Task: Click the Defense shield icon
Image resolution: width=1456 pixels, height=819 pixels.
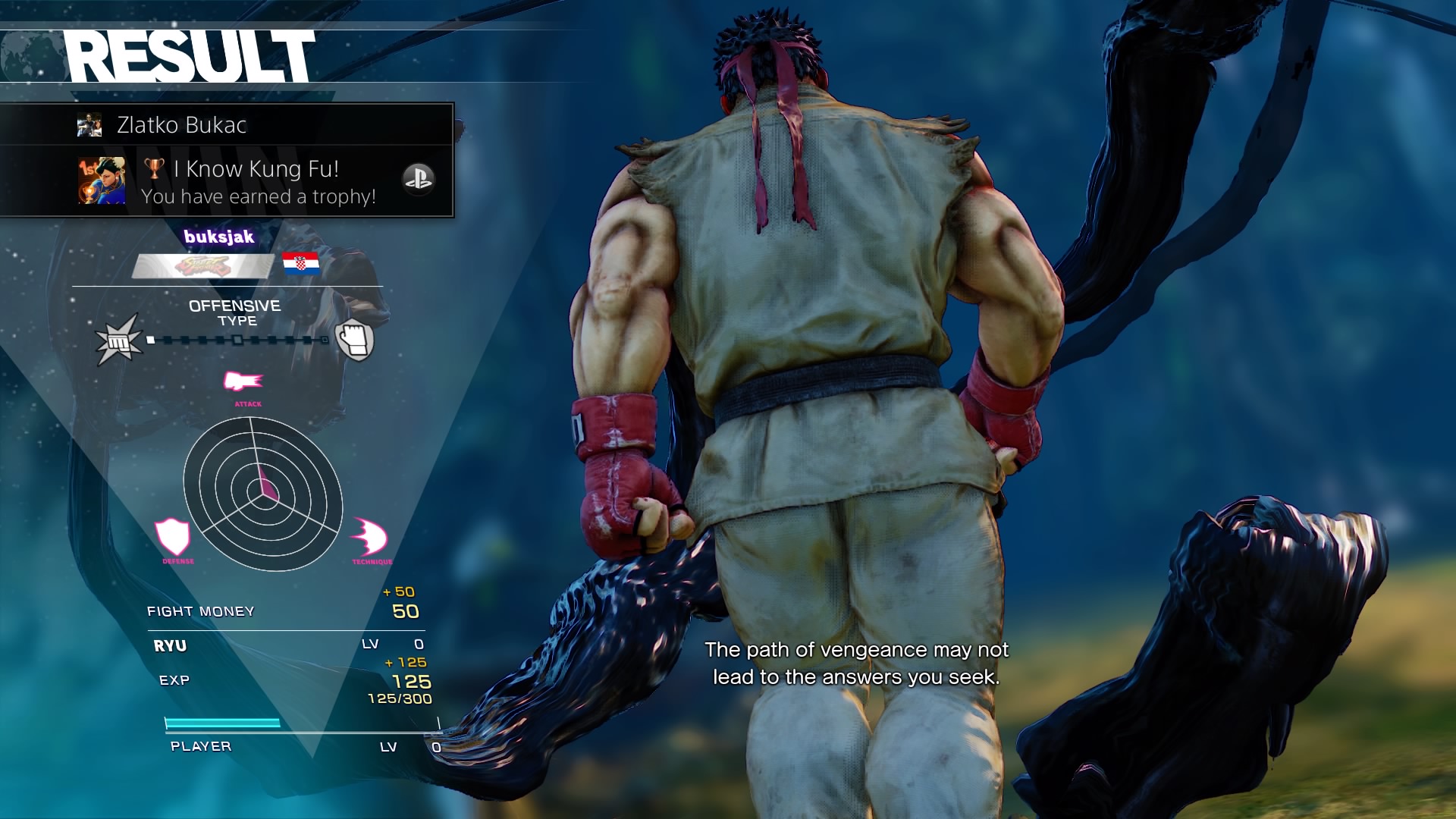Action: [x=173, y=537]
